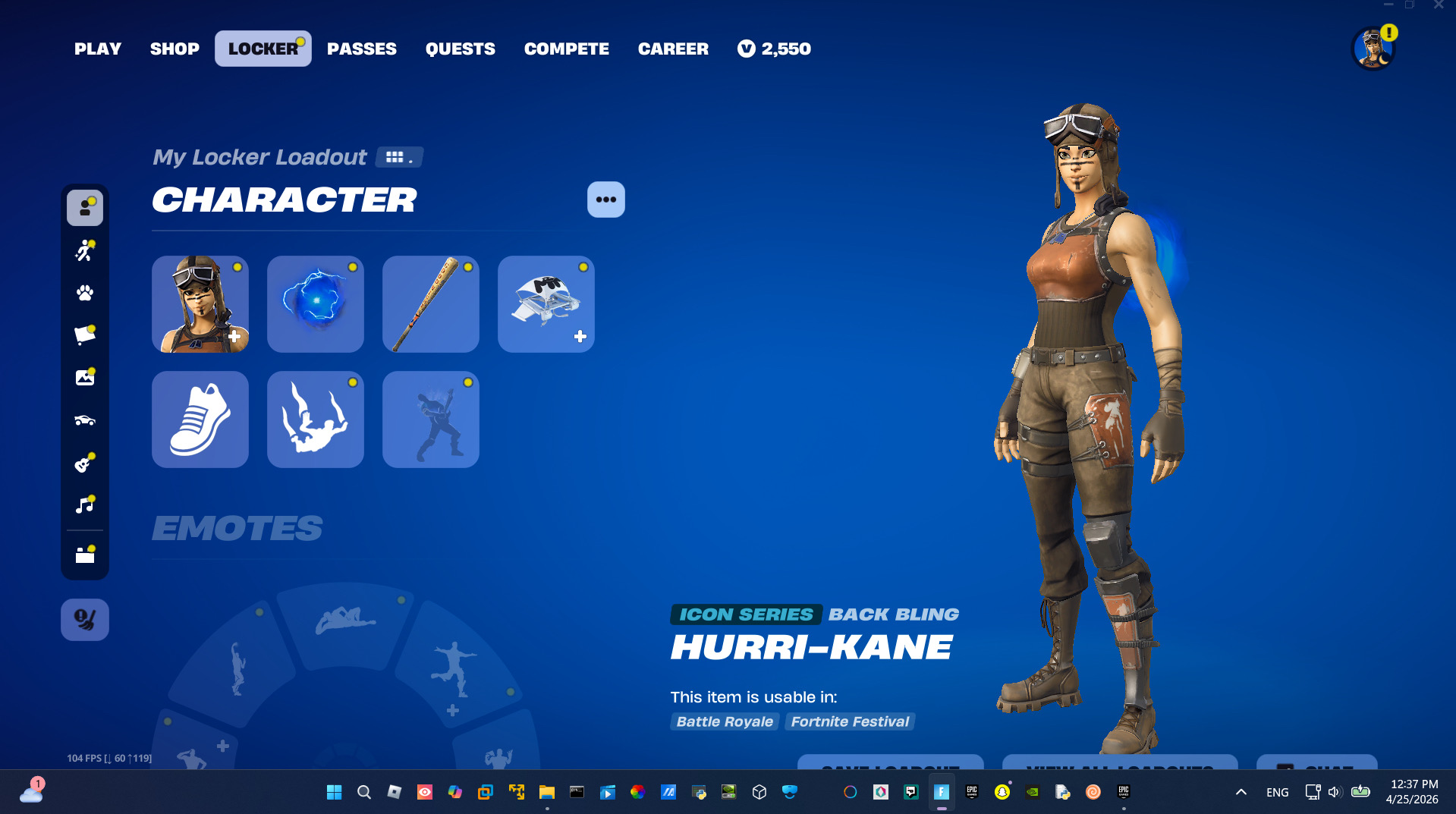Open the sneaker kicks slot

pyautogui.click(x=200, y=420)
